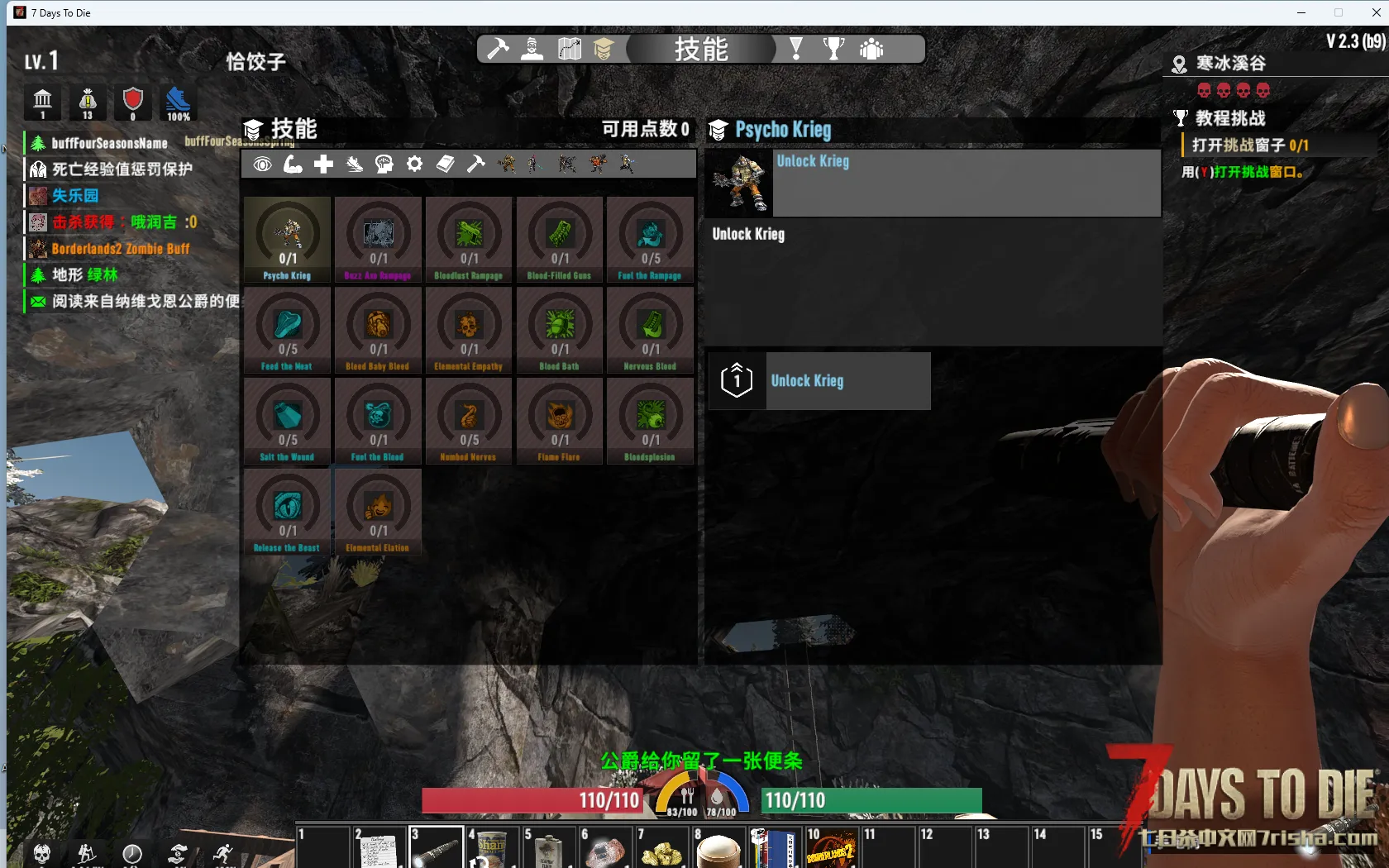This screenshot has width=1389, height=868.
Task: Switch to the map tab
Action: pyautogui.click(x=570, y=50)
